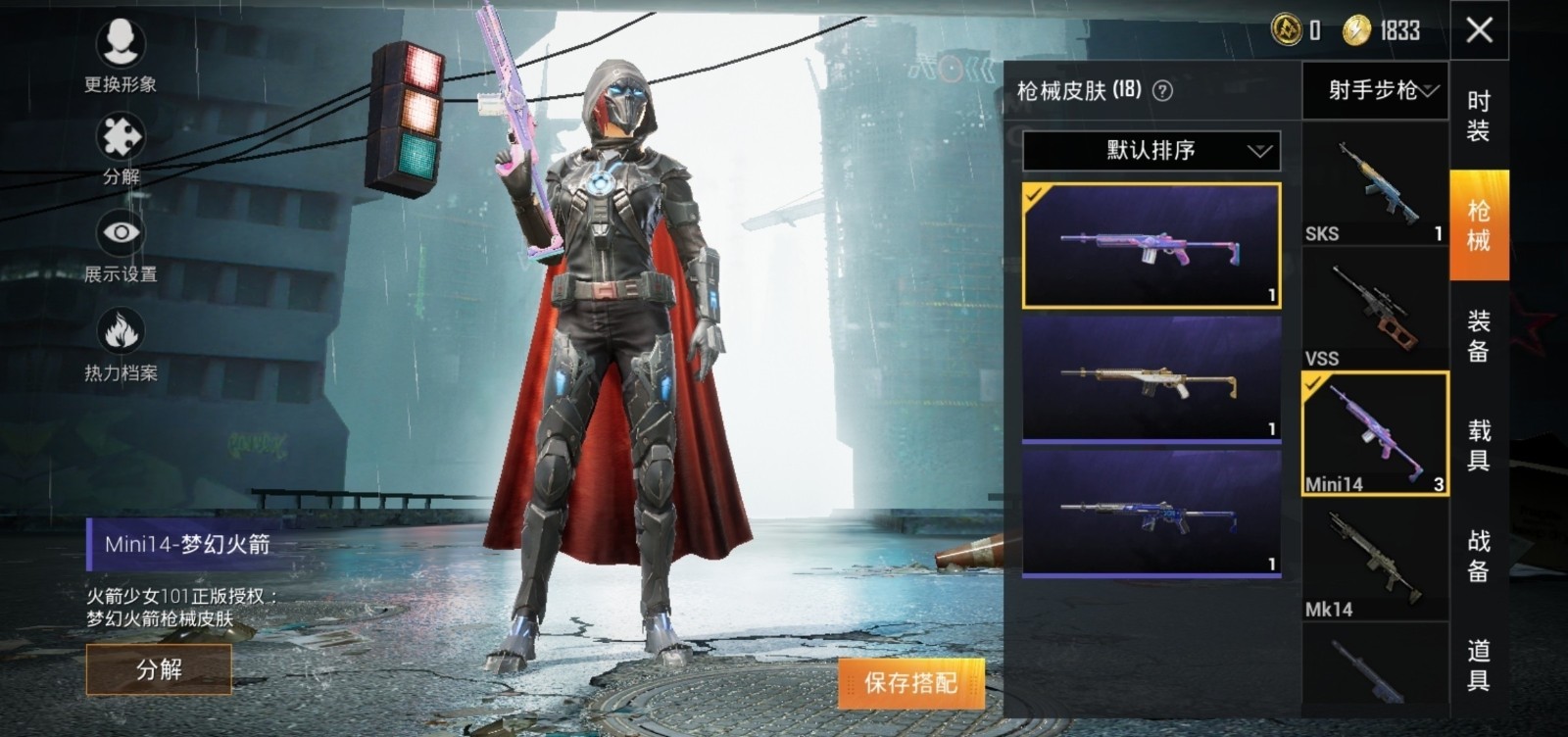
Task: Select the SKS weapon entry
Action: [1374, 188]
